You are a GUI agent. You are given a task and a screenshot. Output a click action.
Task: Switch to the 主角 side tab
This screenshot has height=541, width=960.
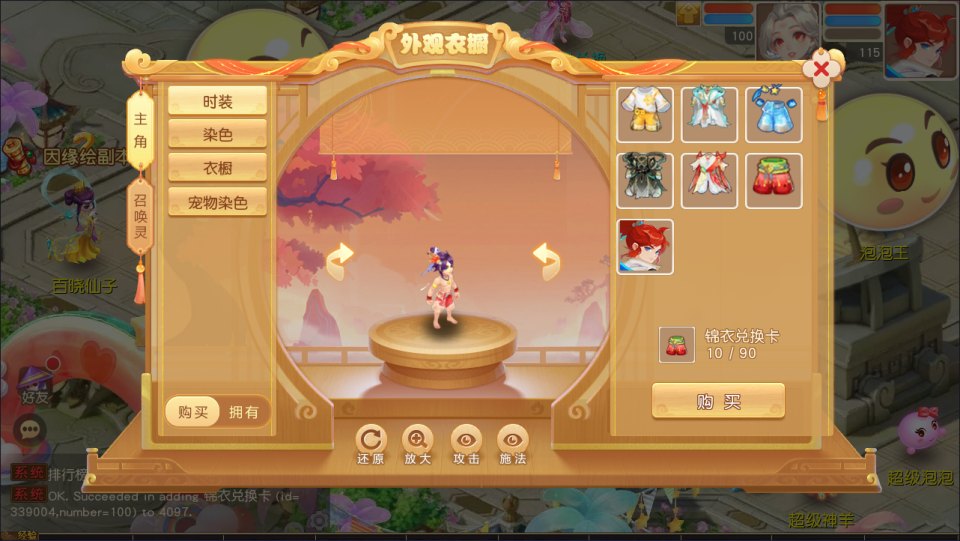click(x=140, y=131)
